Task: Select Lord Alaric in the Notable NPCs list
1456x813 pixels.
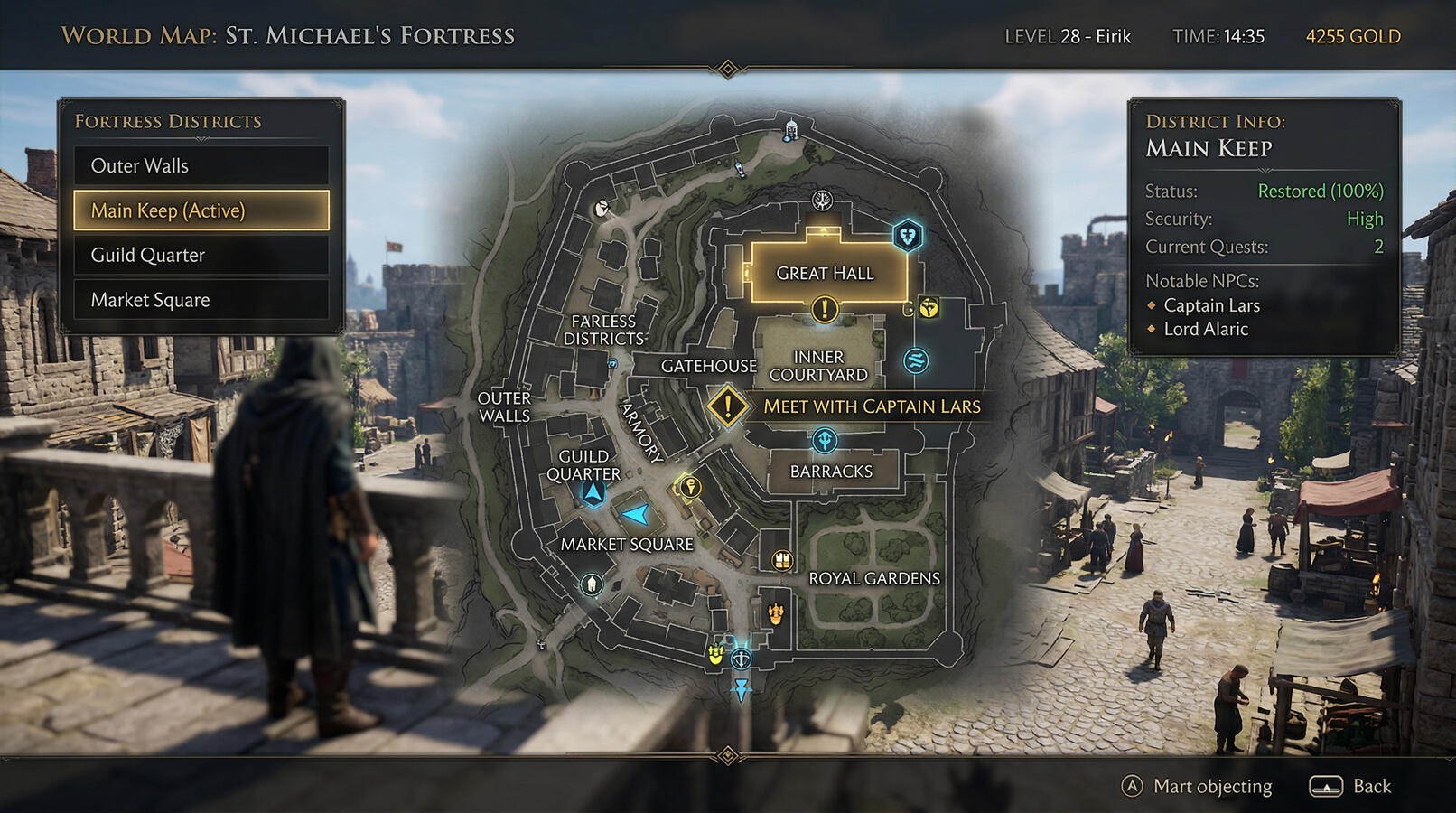Action: [x=1206, y=330]
